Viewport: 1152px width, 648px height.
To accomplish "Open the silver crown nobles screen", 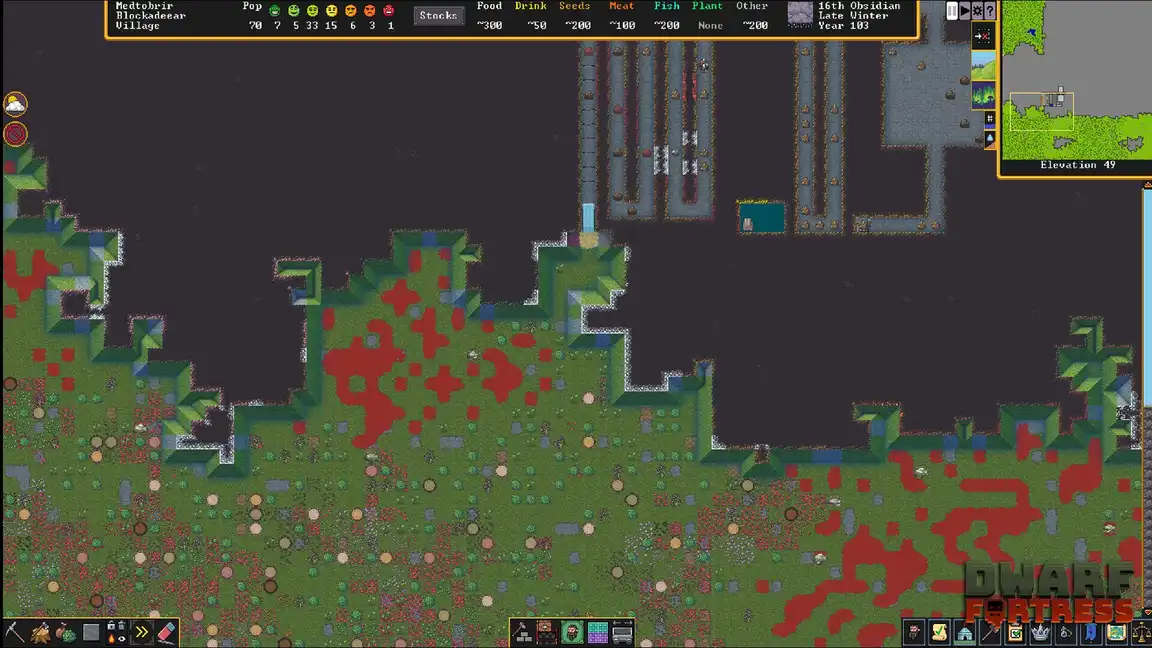I will 1040,632.
